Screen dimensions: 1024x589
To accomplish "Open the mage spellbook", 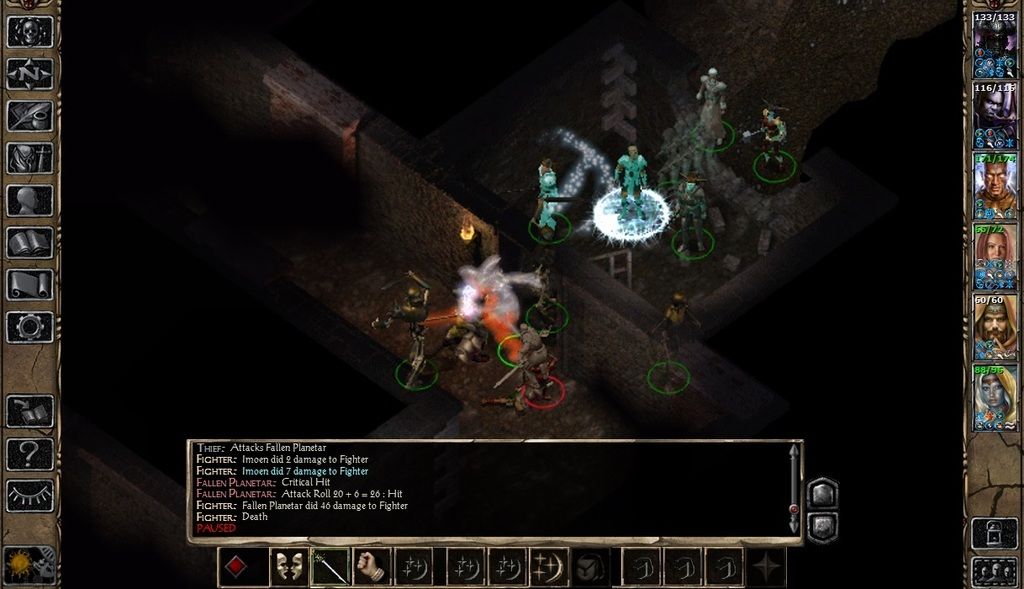I will coord(29,242).
